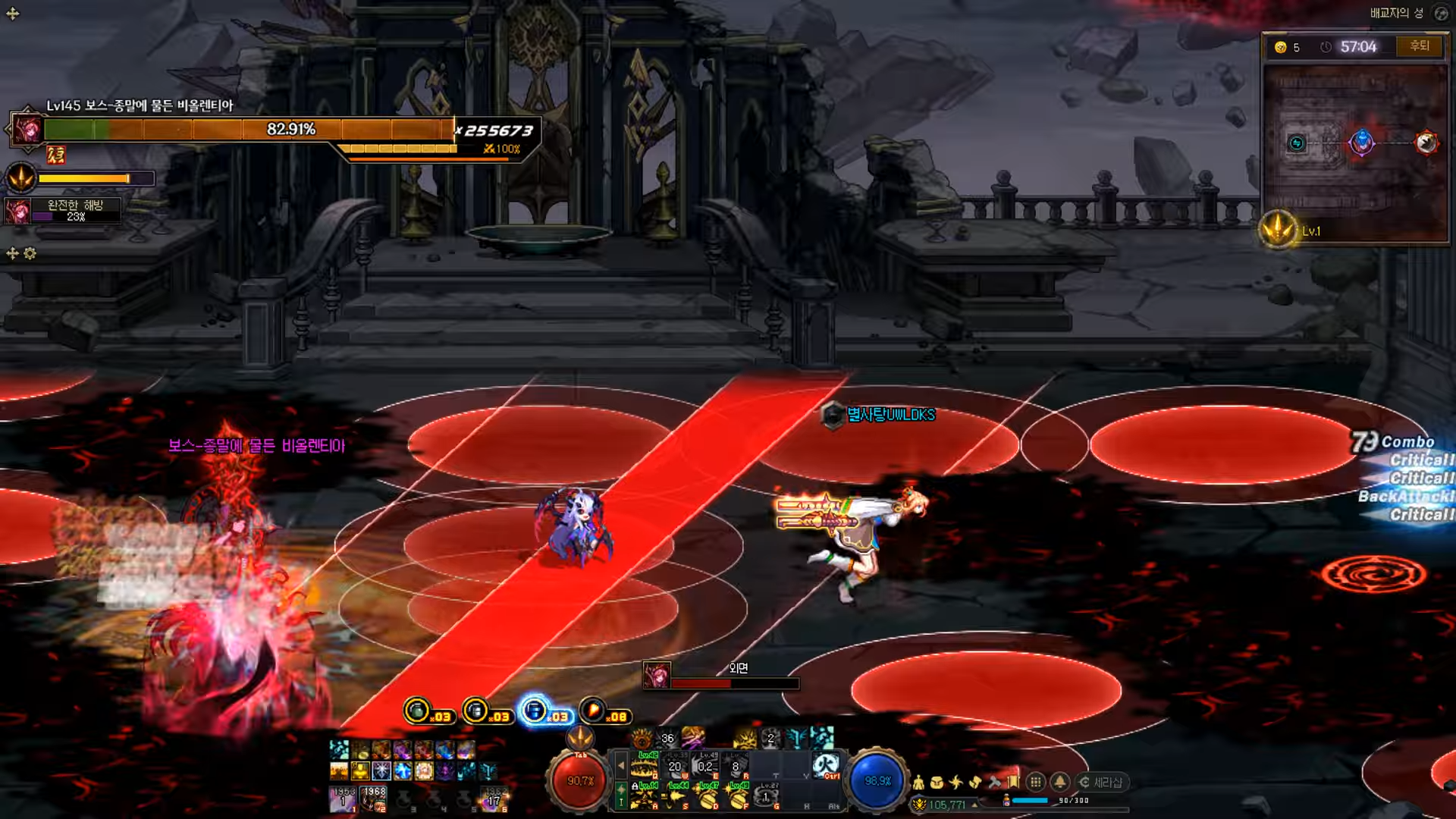The width and height of the screenshot is (1456, 819).
Task: Trigger the Q flame skill
Action: tap(645, 766)
